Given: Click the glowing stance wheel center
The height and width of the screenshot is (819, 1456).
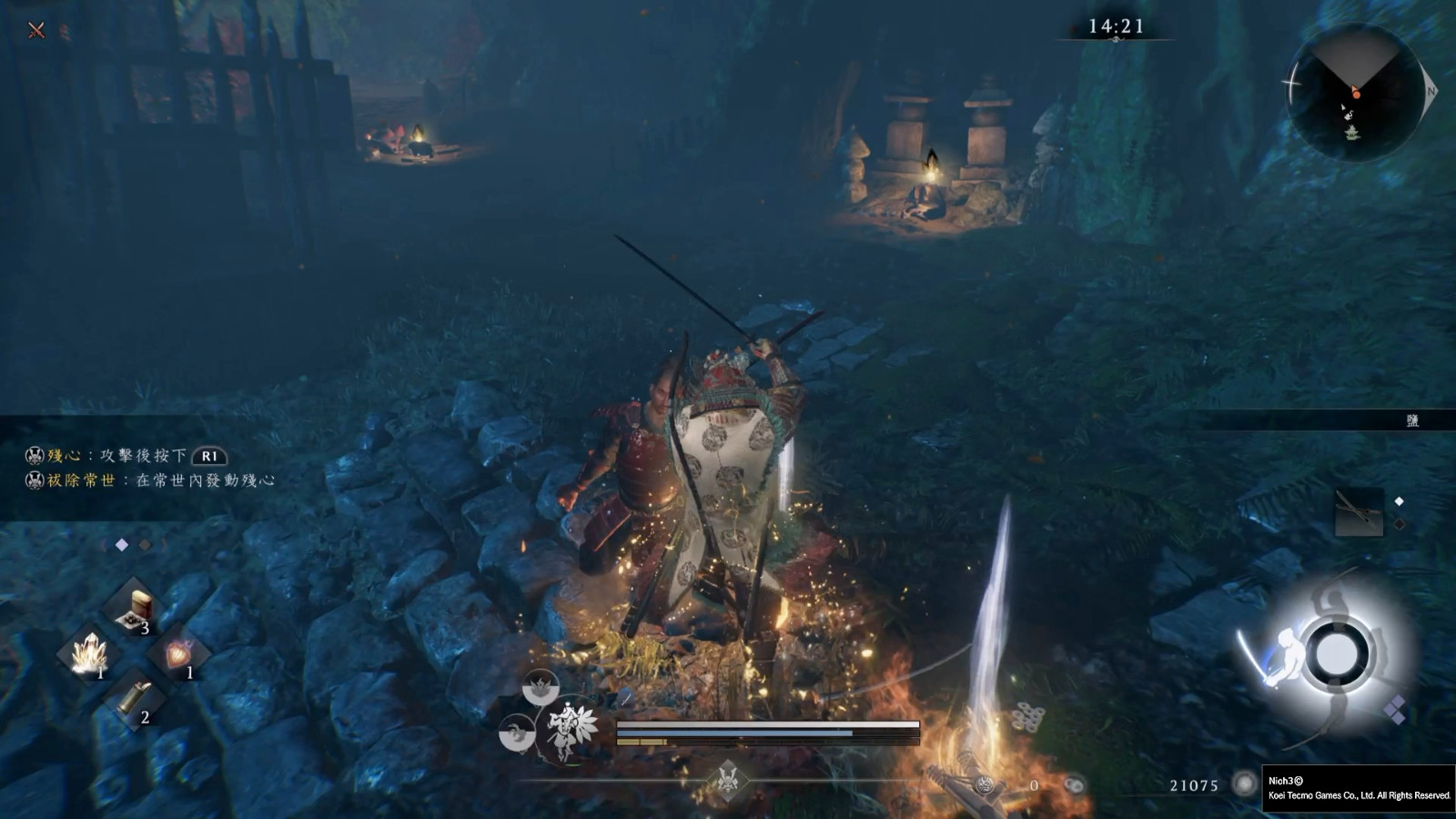Looking at the screenshot, I should click(x=1336, y=653).
